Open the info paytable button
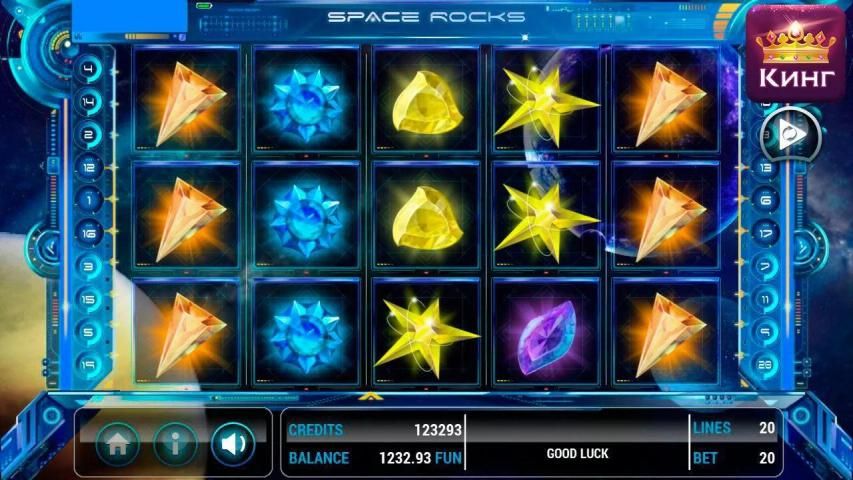The height and width of the screenshot is (480, 853). point(175,443)
